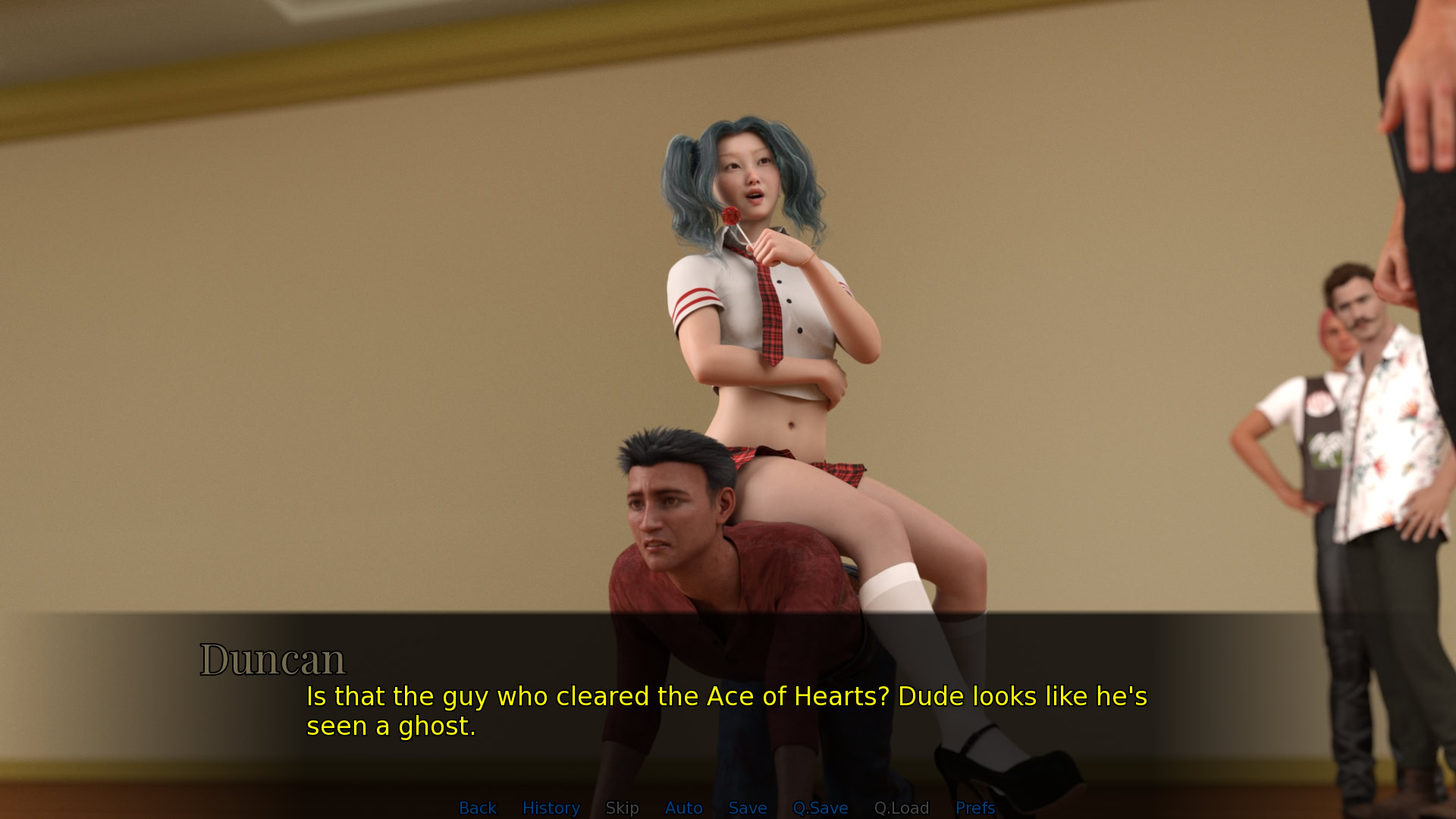Viewport: 1456px width, 819px height.
Task: Return to the previous line using Back
Action: 477,808
